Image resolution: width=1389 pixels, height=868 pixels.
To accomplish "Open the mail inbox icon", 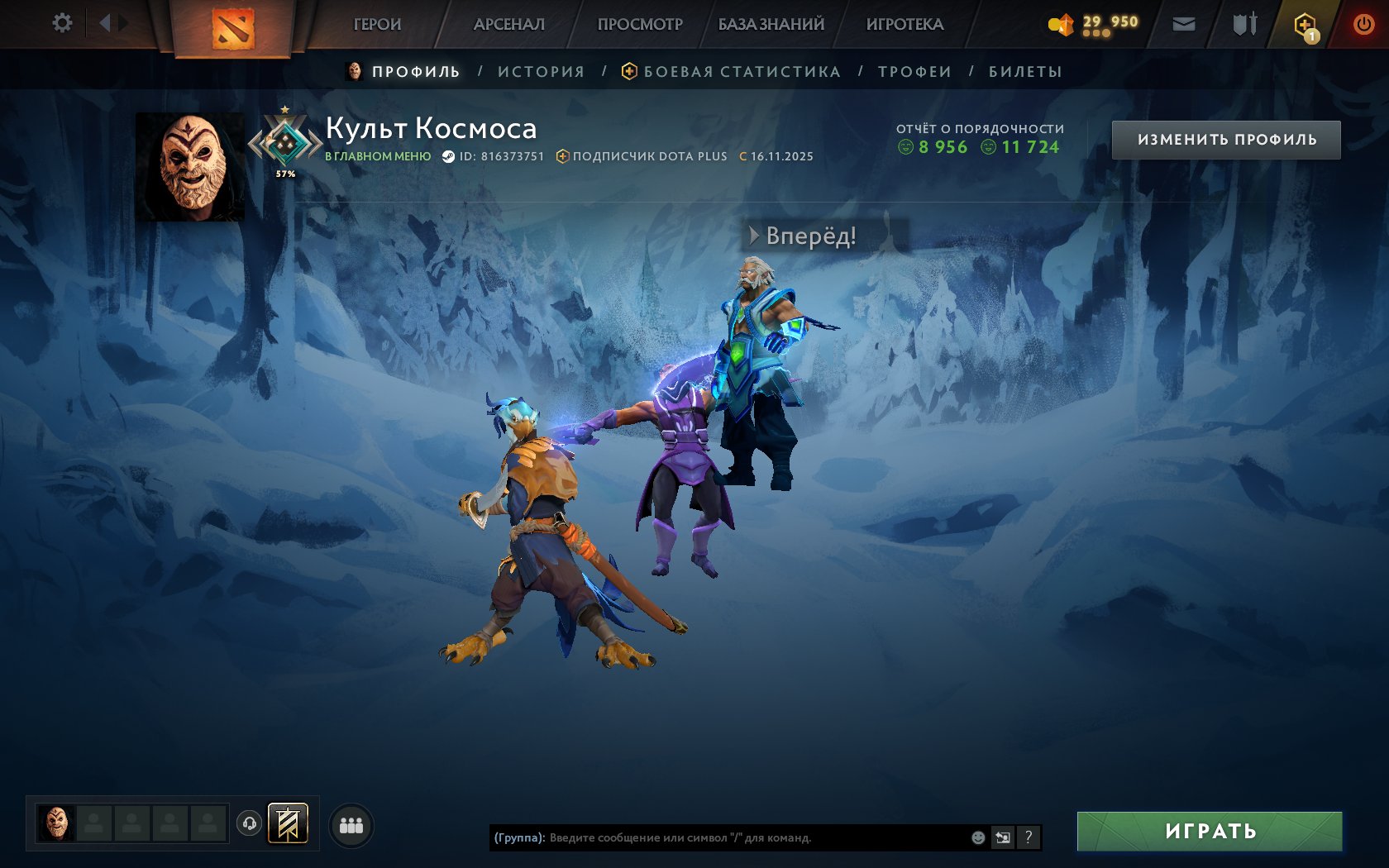I will pyautogui.click(x=1184, y=24).
